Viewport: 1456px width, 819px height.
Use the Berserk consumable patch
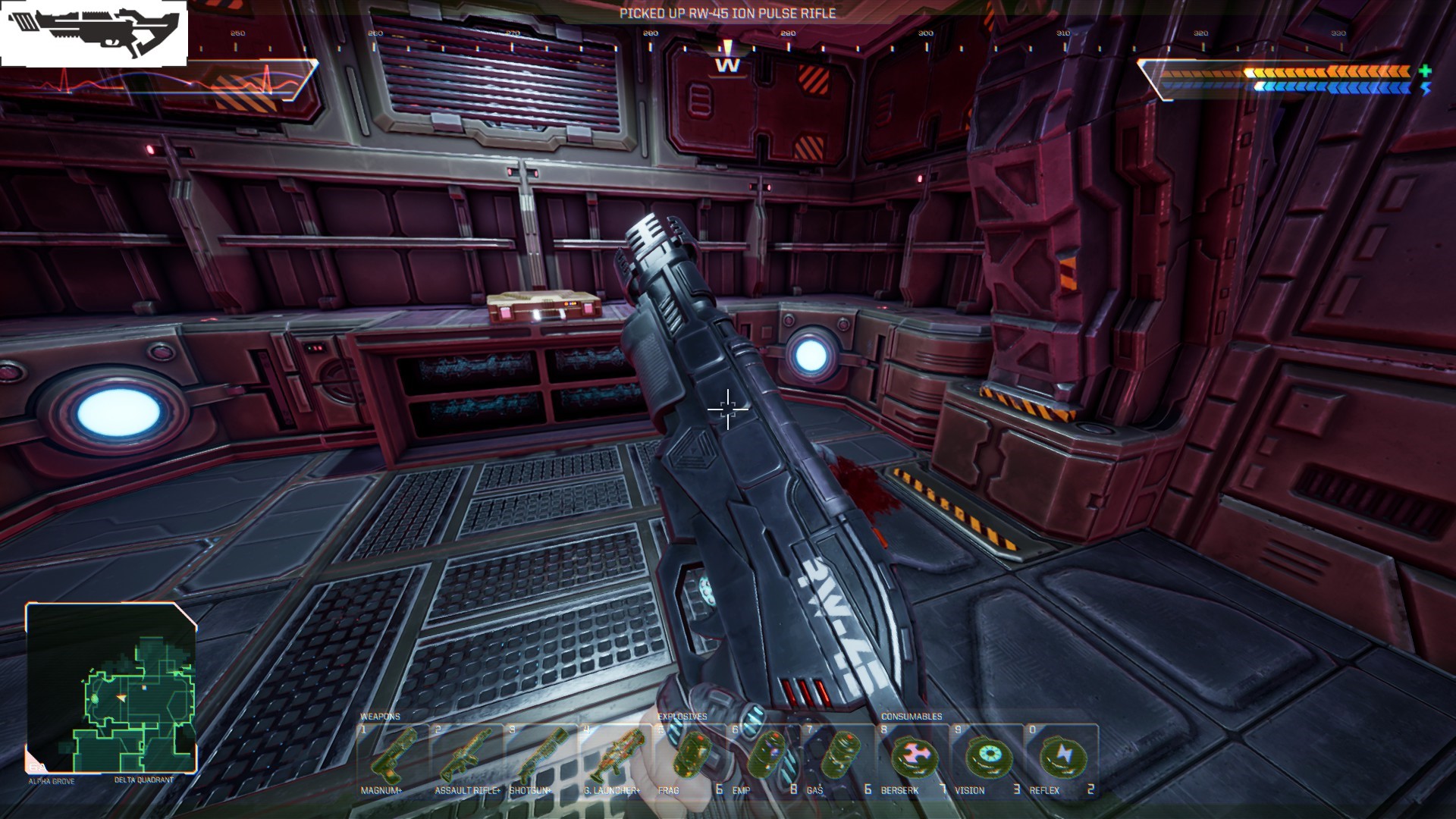click(912, 758)
